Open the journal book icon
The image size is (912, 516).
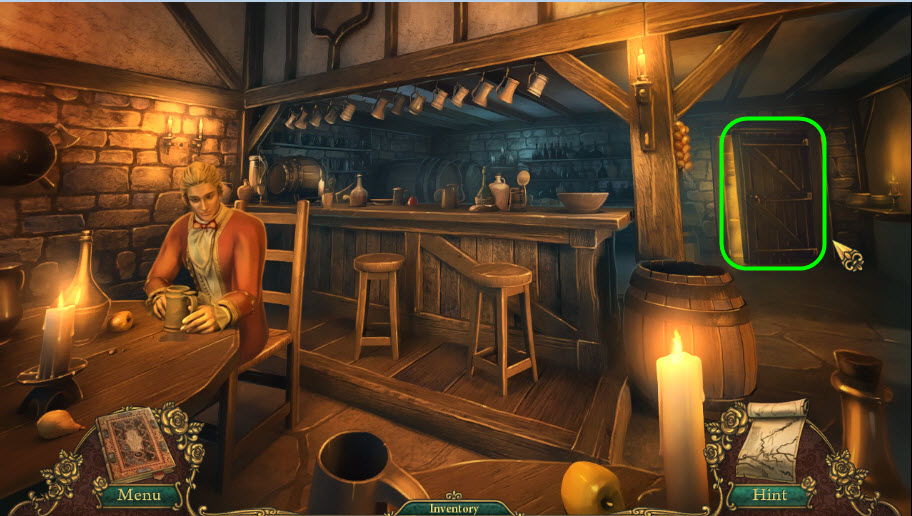point(133,443)
